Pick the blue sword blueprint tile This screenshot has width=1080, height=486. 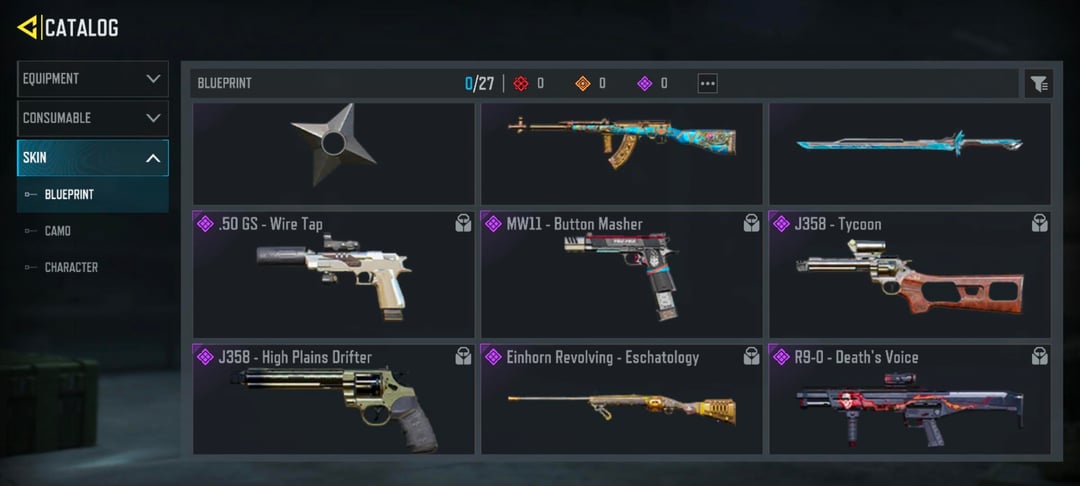coord(909,154)
